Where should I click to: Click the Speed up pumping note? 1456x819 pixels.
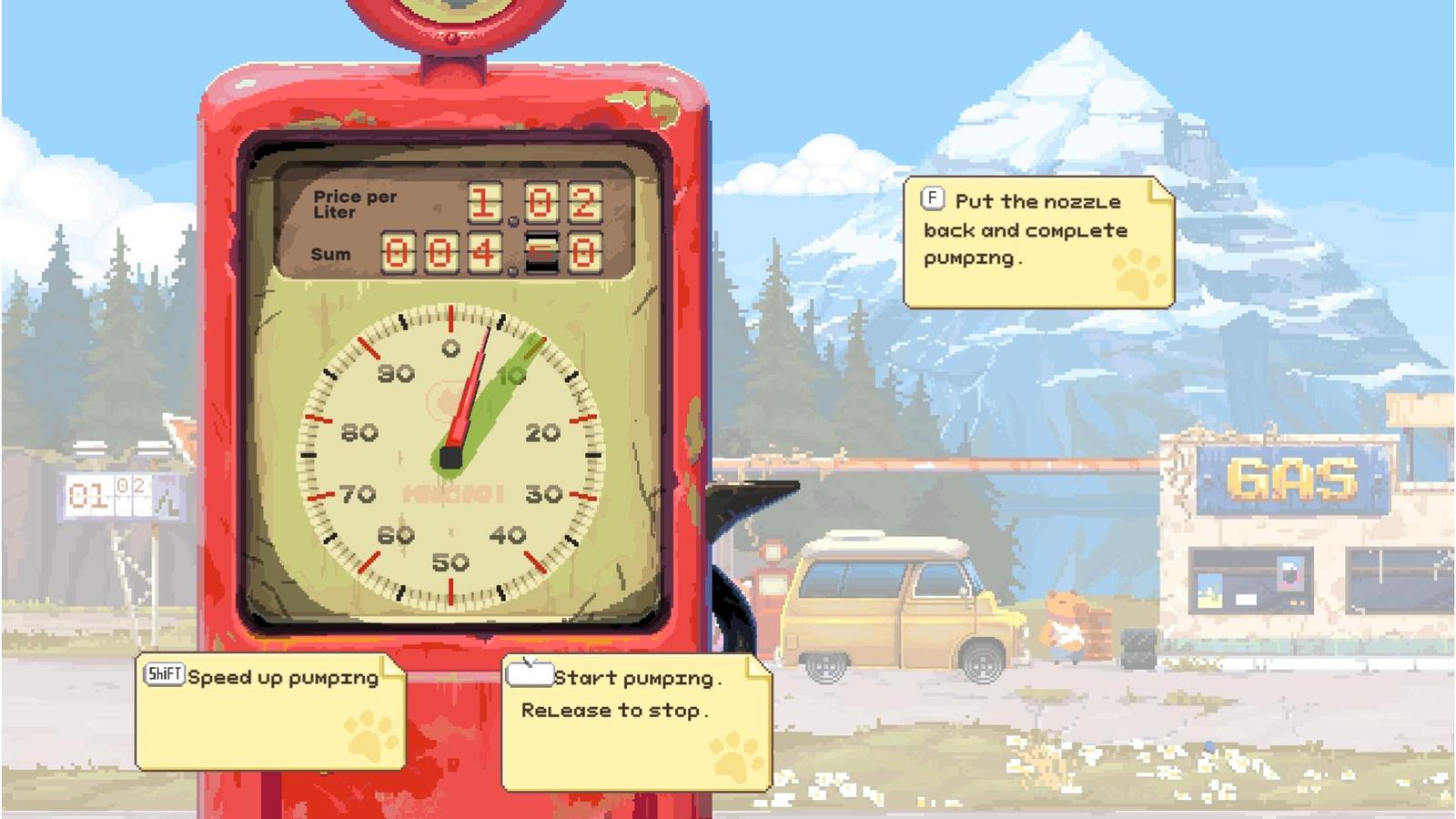(270, 712)
